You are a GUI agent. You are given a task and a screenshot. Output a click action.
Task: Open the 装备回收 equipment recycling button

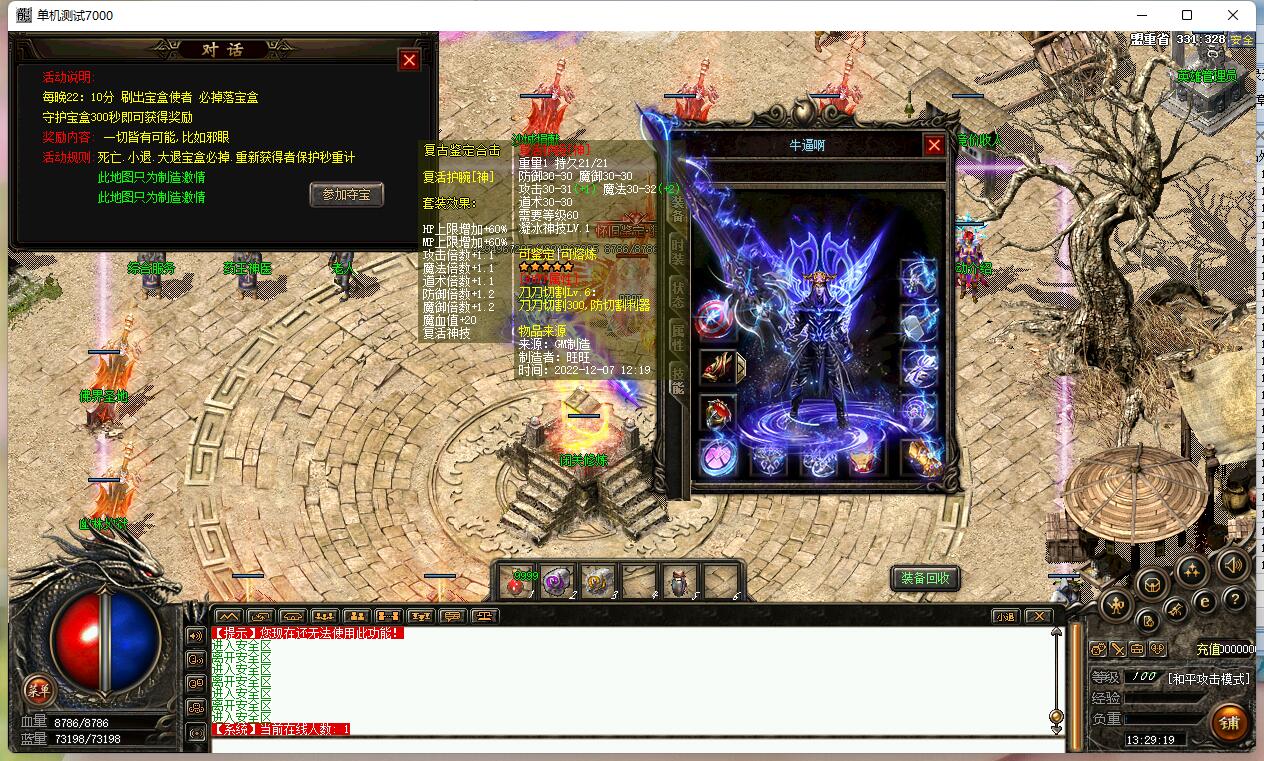coord(925,578)
